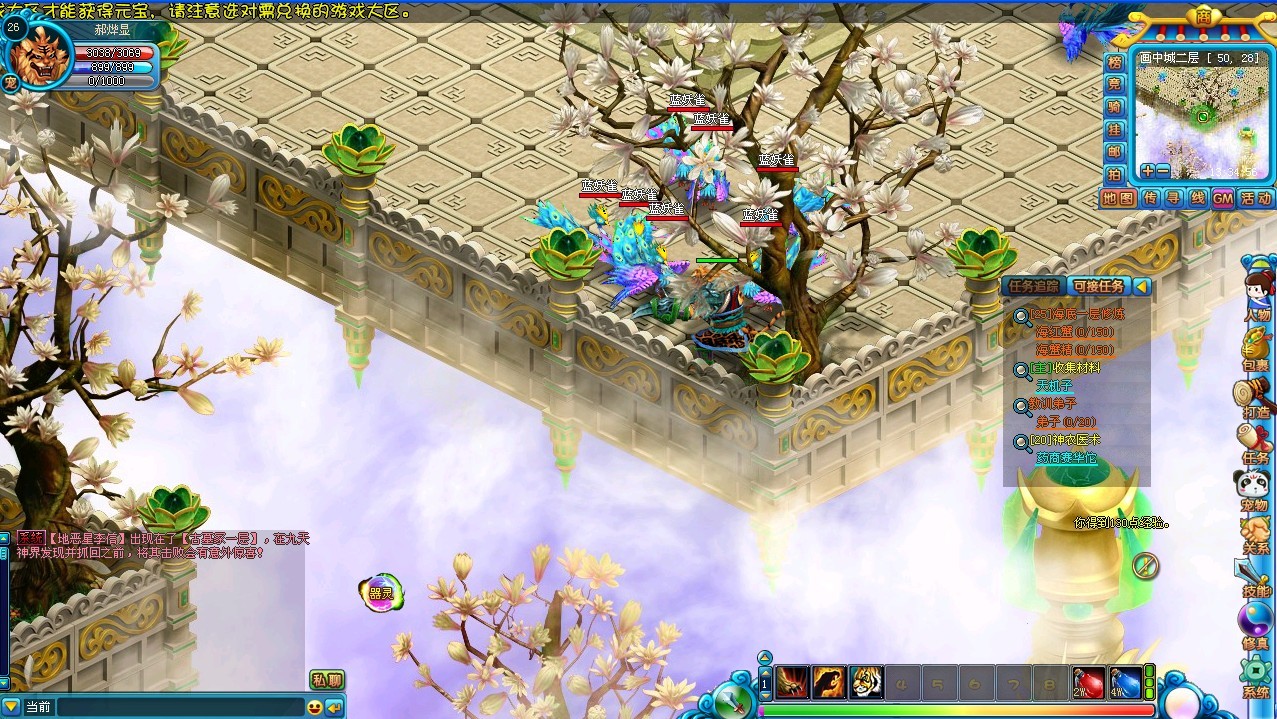Open the 宠物 panda pet menu

(x=1255, y=490)
